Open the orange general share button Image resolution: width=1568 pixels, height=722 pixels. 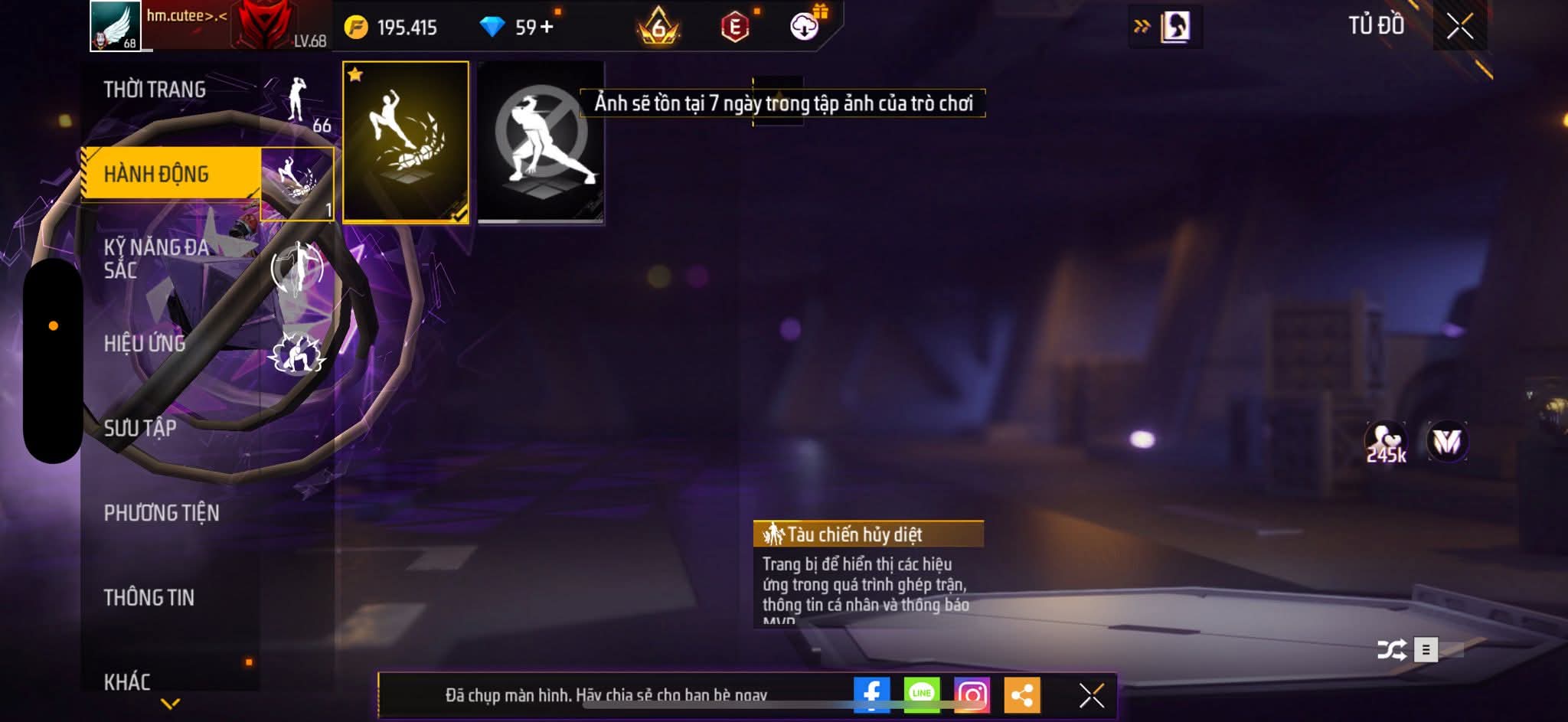(1022, 695)
